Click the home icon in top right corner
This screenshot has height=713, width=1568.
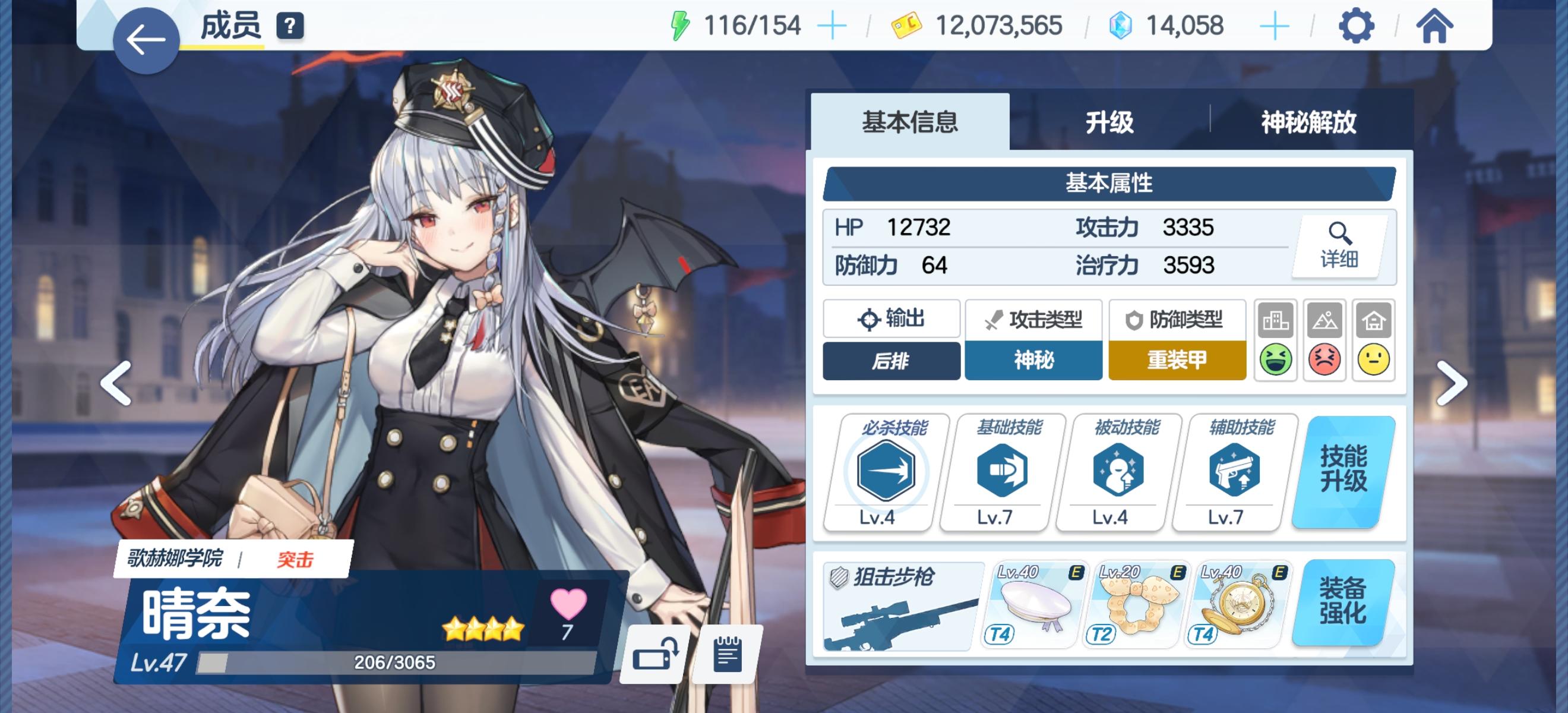1436,26
